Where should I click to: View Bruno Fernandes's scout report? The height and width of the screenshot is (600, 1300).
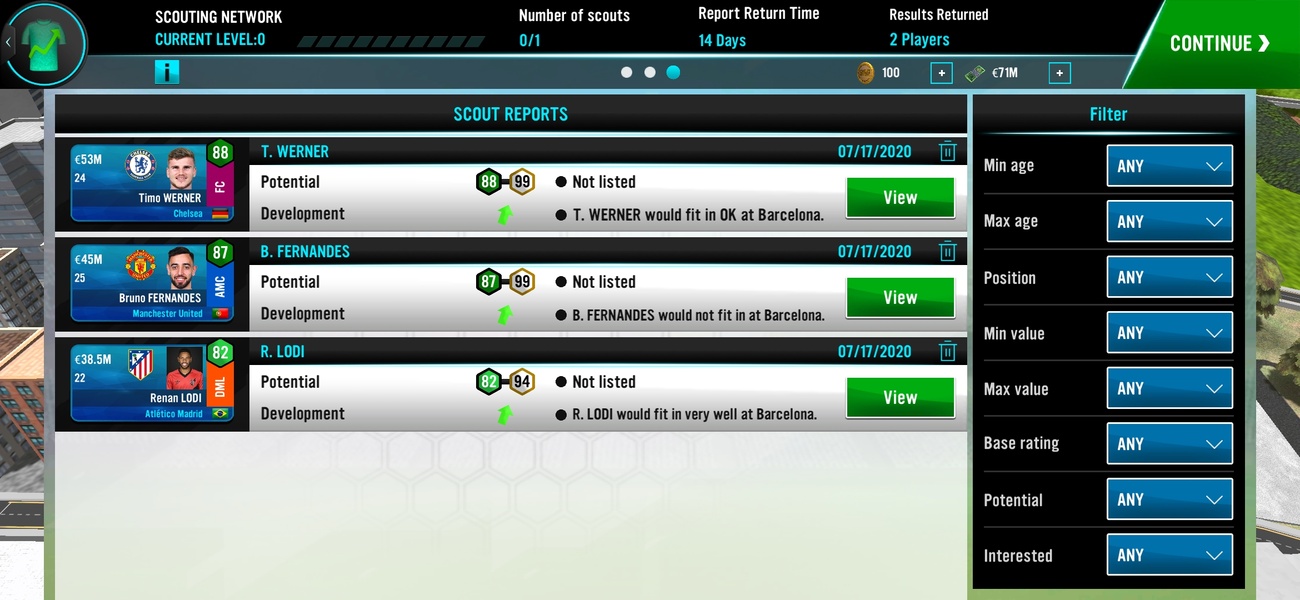899,298
